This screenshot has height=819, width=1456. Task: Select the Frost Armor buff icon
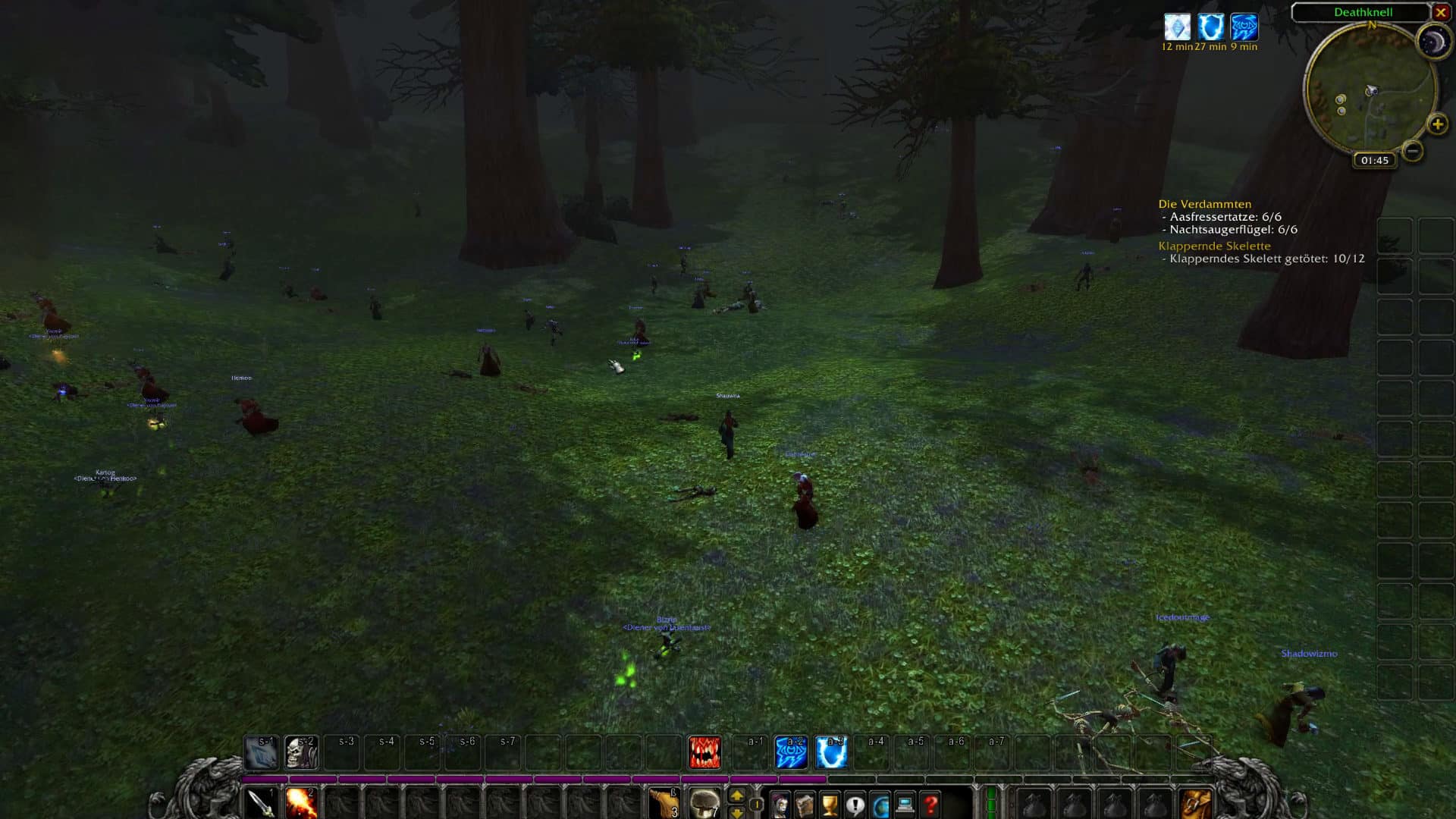[x=1177, y=27]
